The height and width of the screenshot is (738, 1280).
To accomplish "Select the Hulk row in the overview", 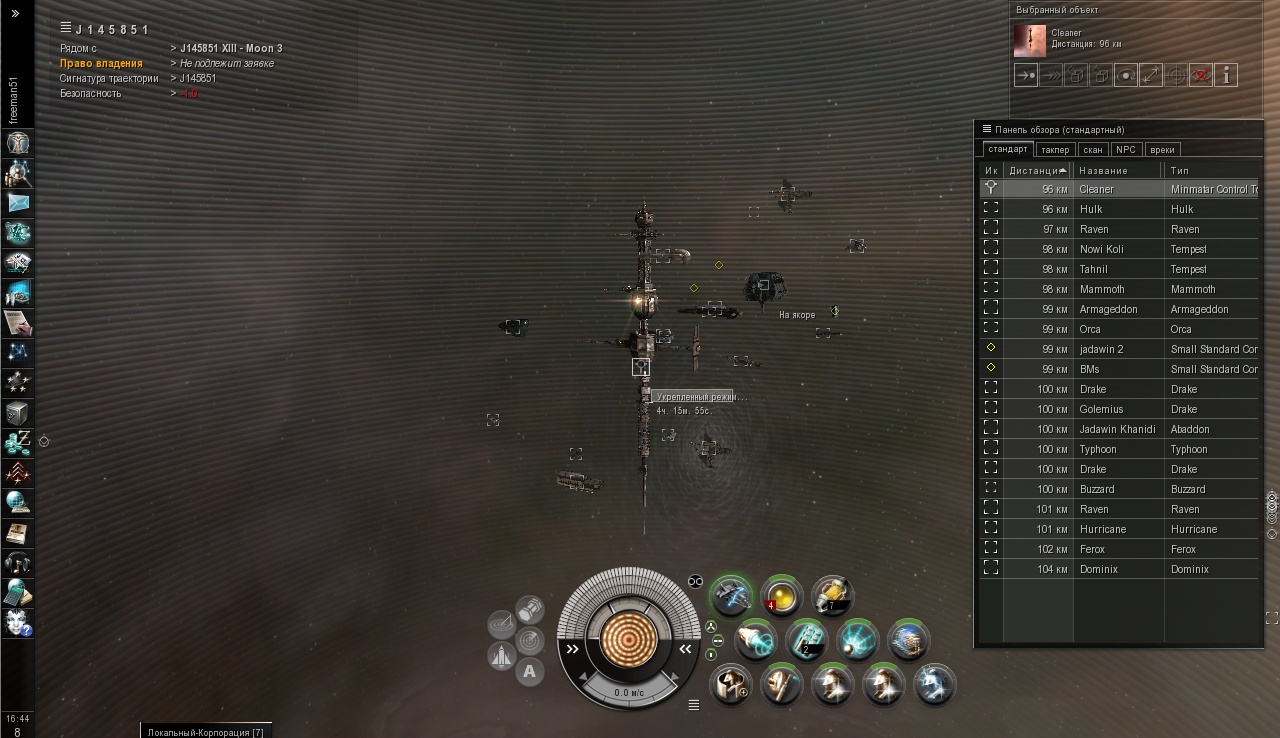I will [x=1118, y=209].
